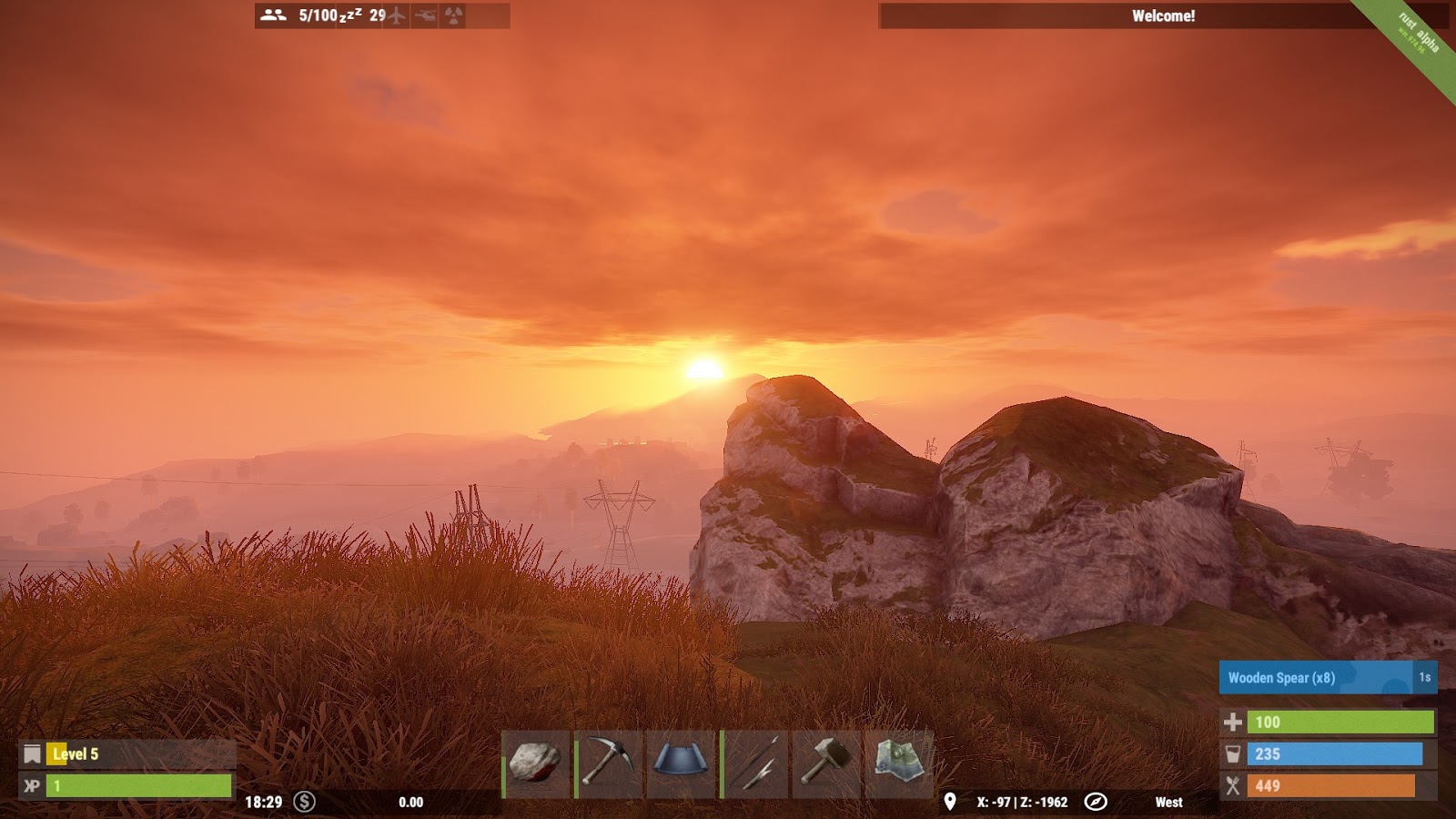Click the Level 5 bookmark icon

(33, 753)
